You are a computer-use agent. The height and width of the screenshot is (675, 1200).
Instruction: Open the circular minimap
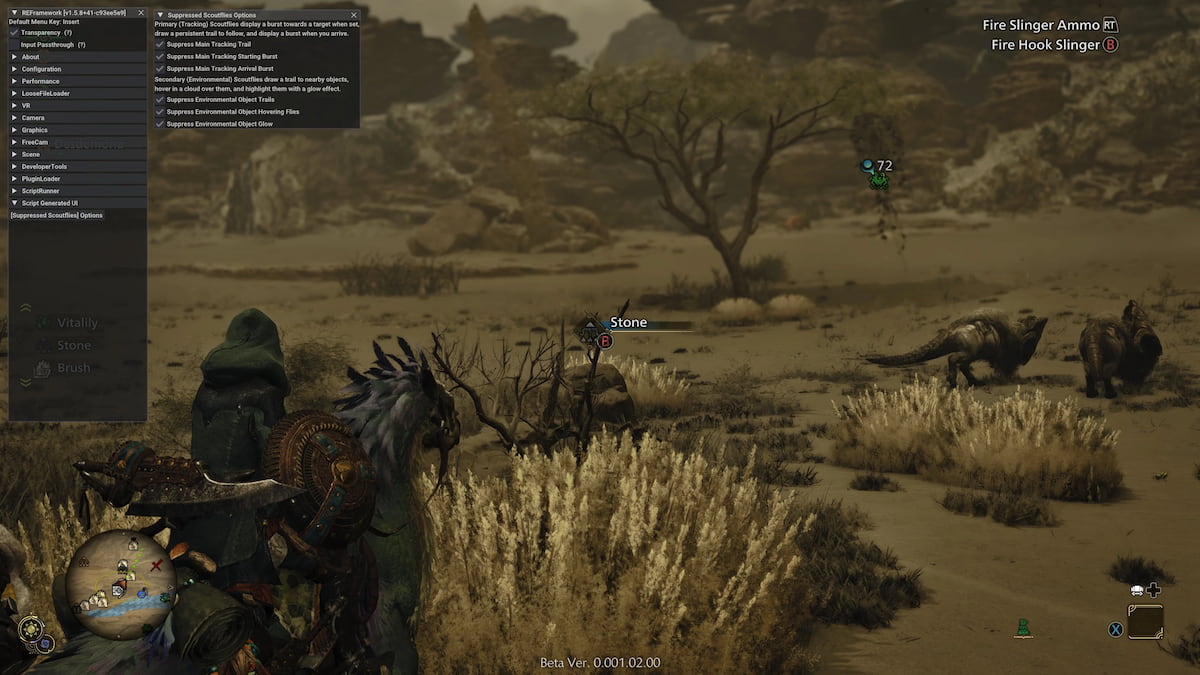point(121,584)
